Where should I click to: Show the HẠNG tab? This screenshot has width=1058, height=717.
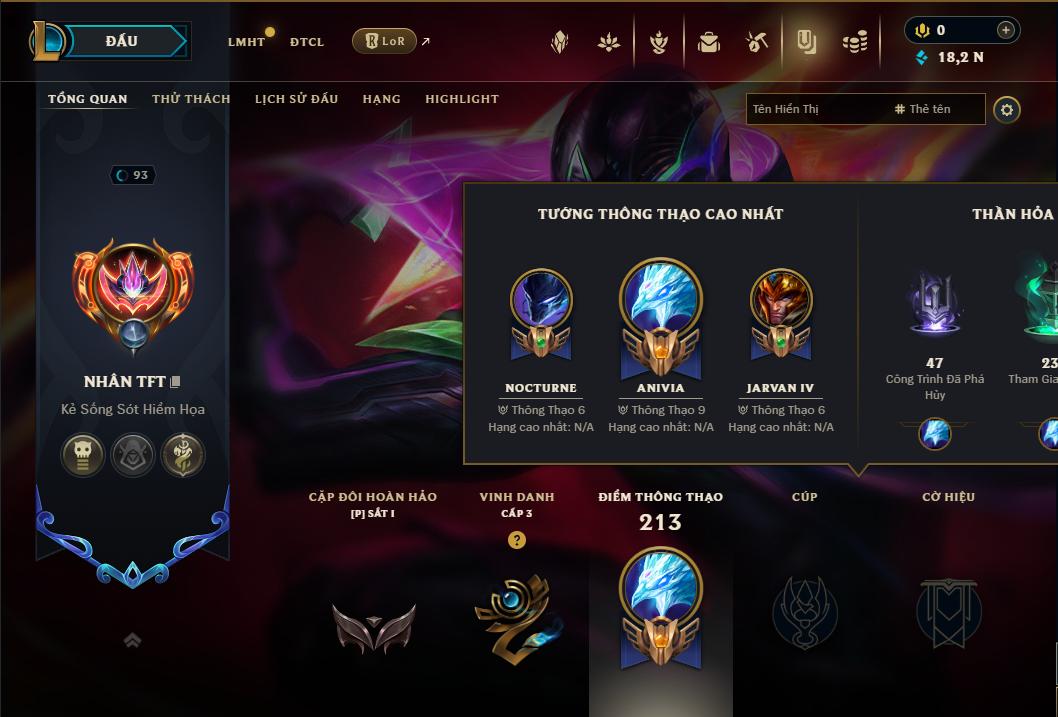point(381,99)
